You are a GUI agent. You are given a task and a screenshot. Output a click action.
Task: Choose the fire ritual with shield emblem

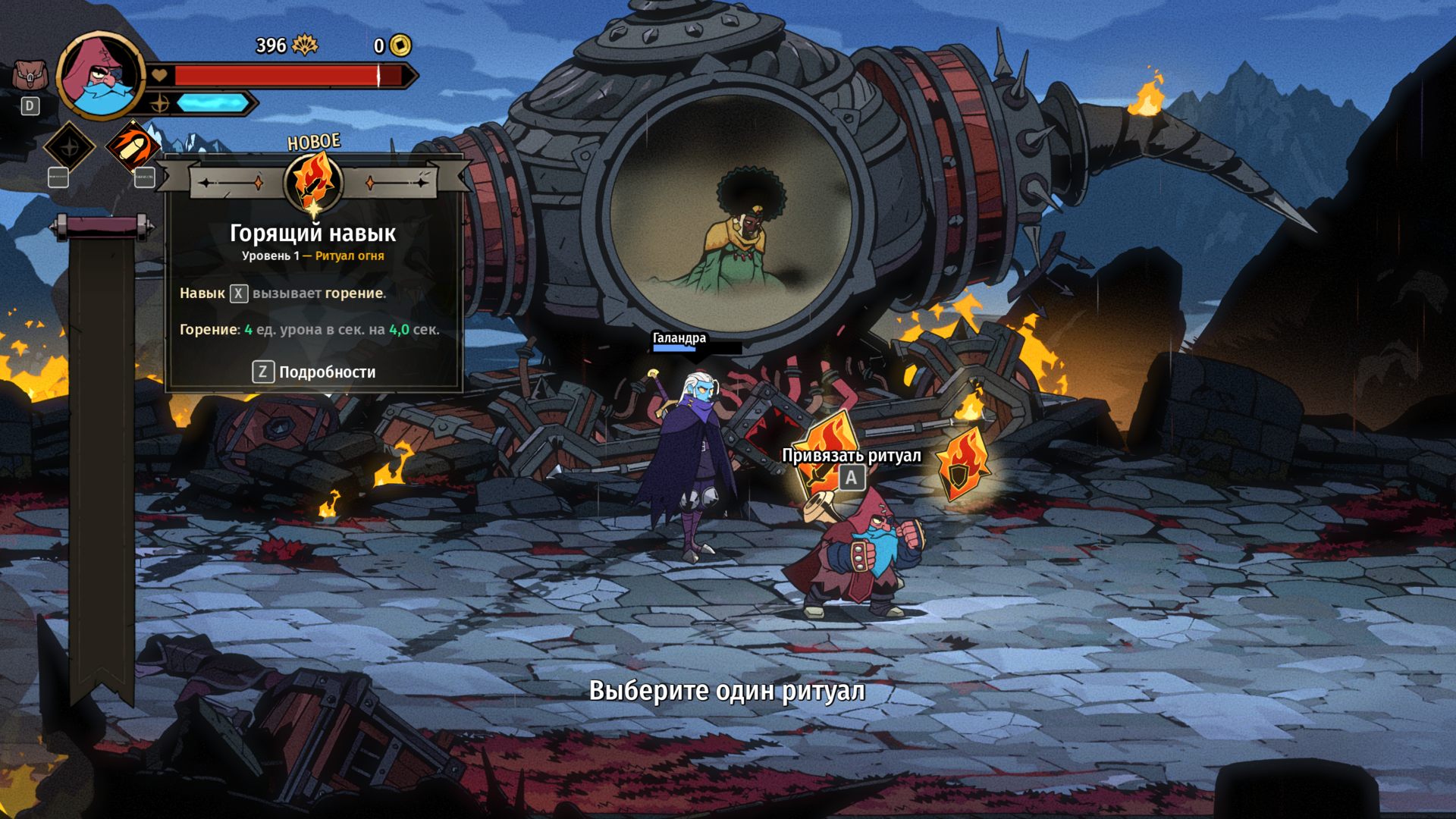point(962,464)
